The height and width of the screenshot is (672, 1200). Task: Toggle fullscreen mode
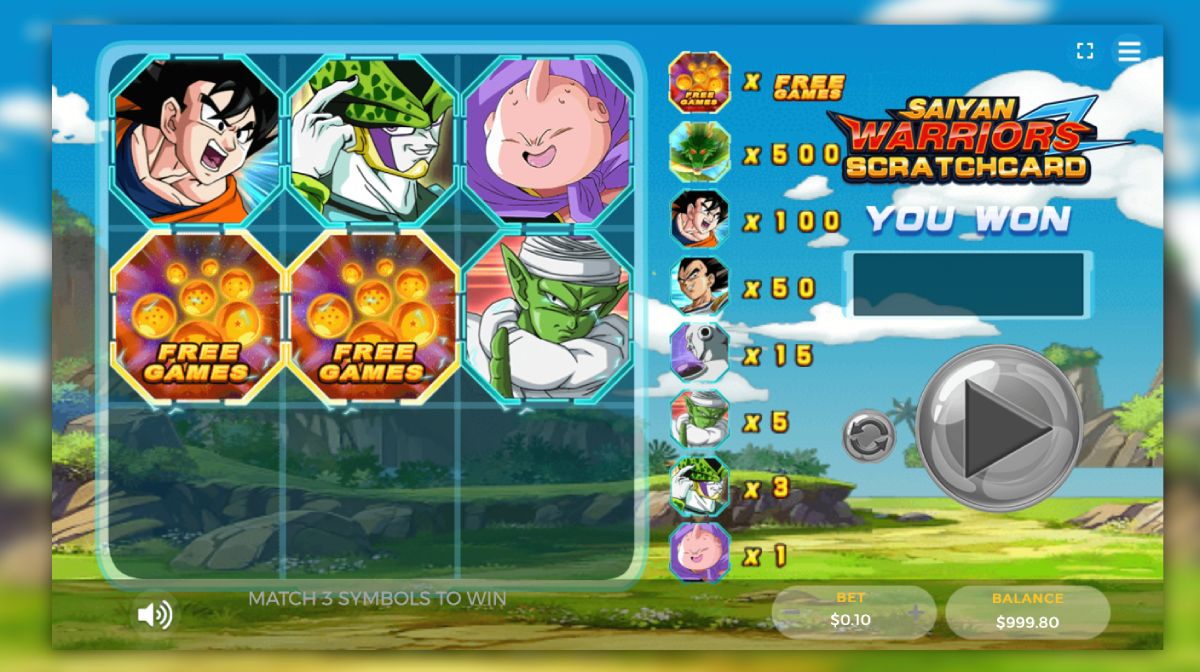(1084, 51)
